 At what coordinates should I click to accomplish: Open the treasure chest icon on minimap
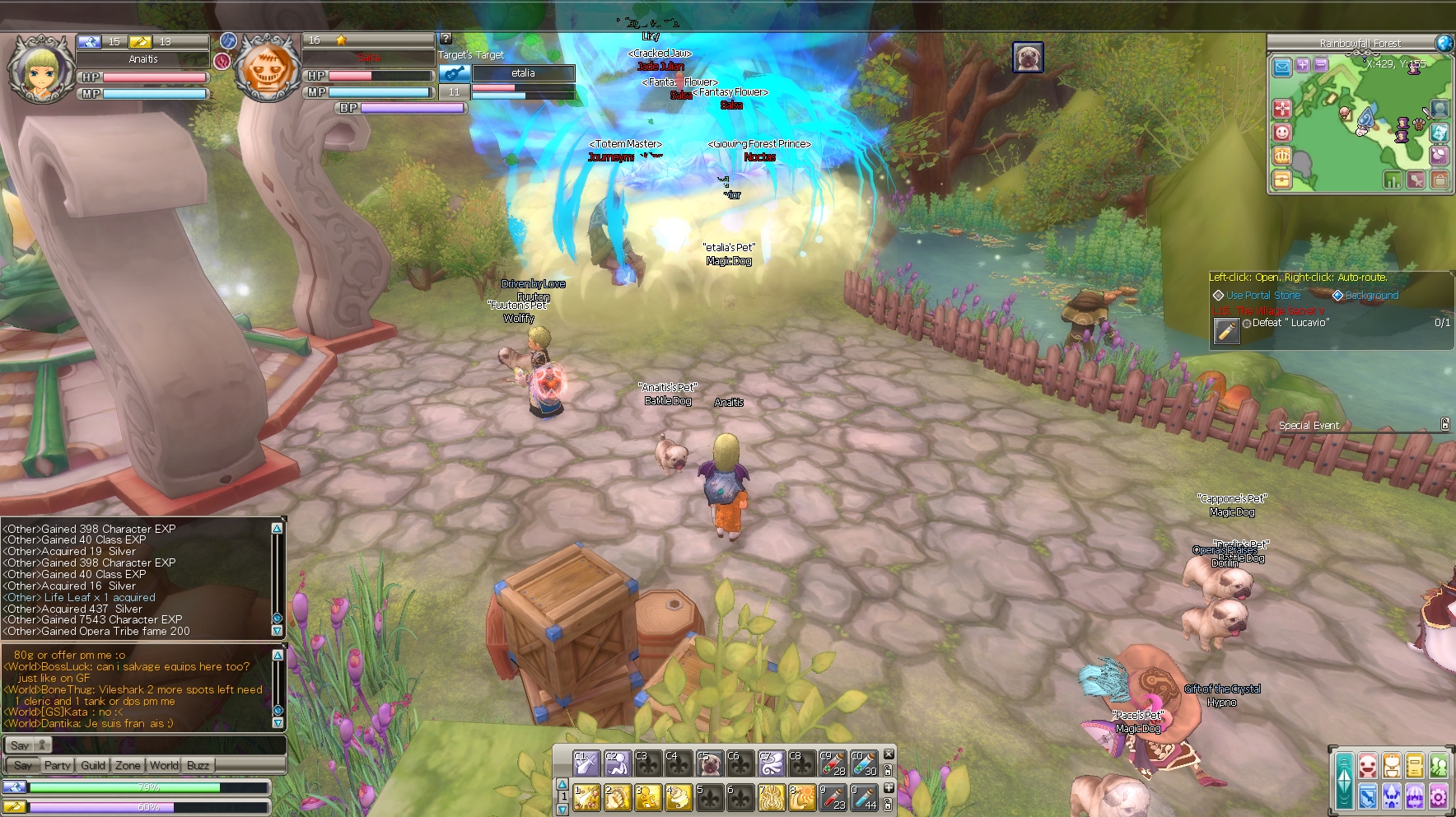[x=1281, y=178]
